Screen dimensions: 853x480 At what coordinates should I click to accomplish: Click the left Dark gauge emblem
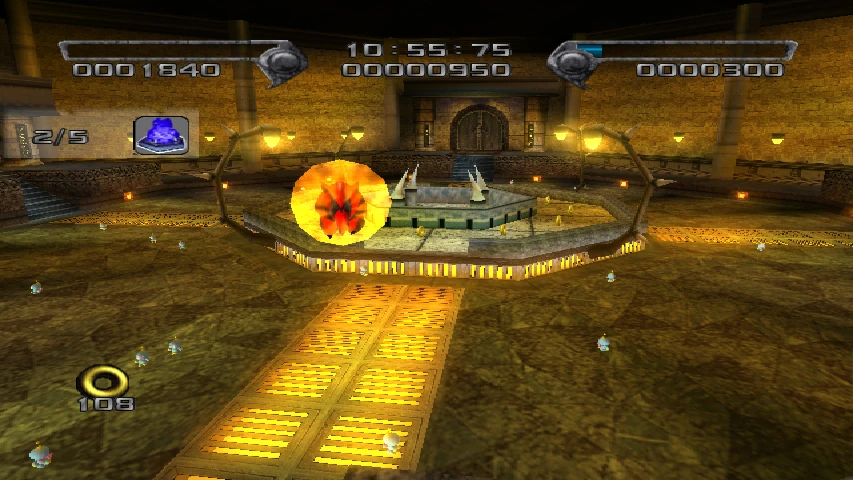[x=282, y=61]
